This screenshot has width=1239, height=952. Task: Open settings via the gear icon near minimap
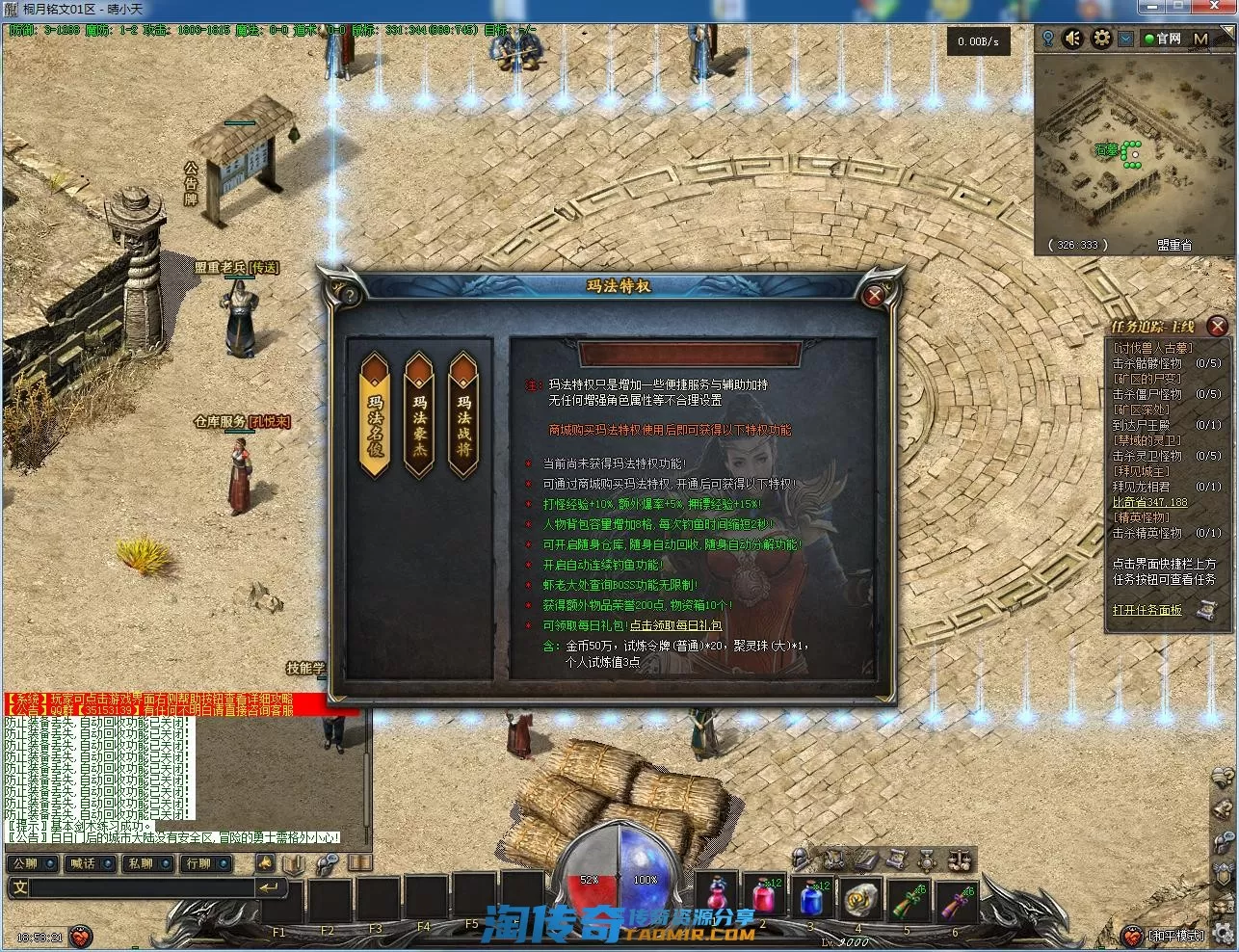point(1102,39)
